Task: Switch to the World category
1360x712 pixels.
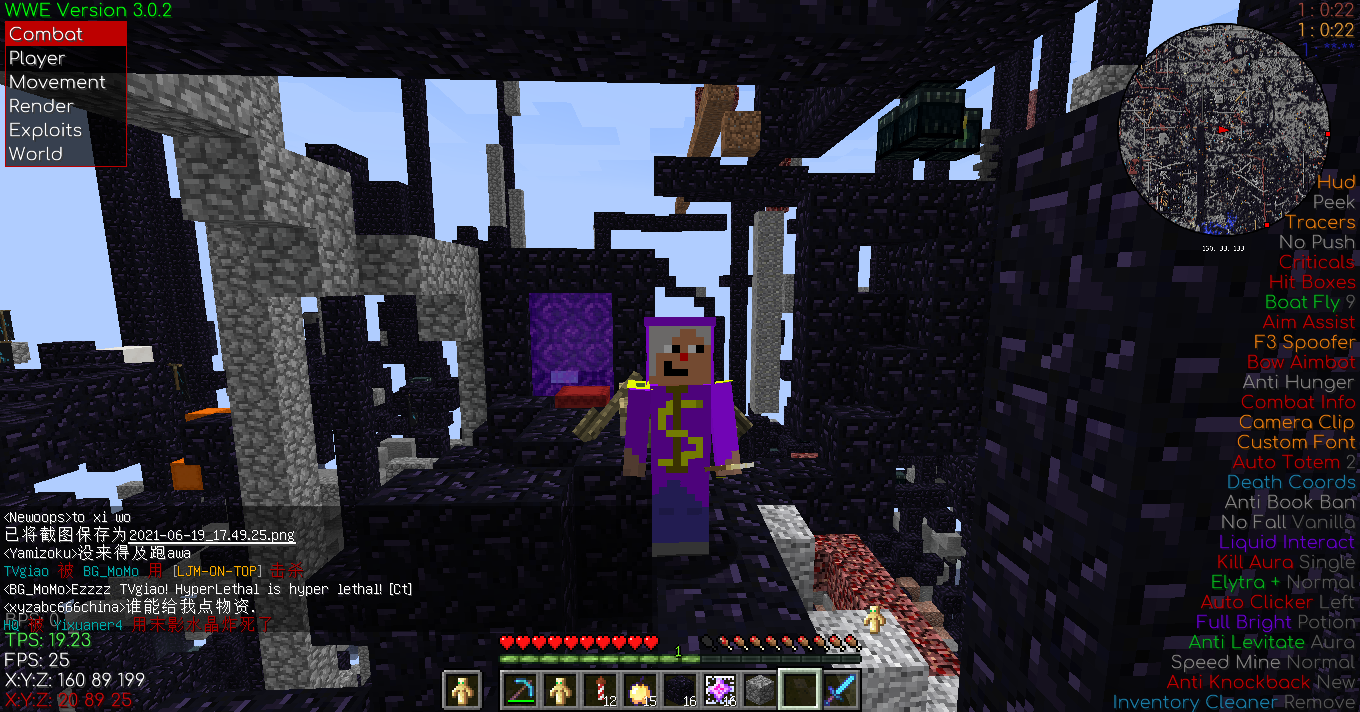Action: tap(66, 154)
